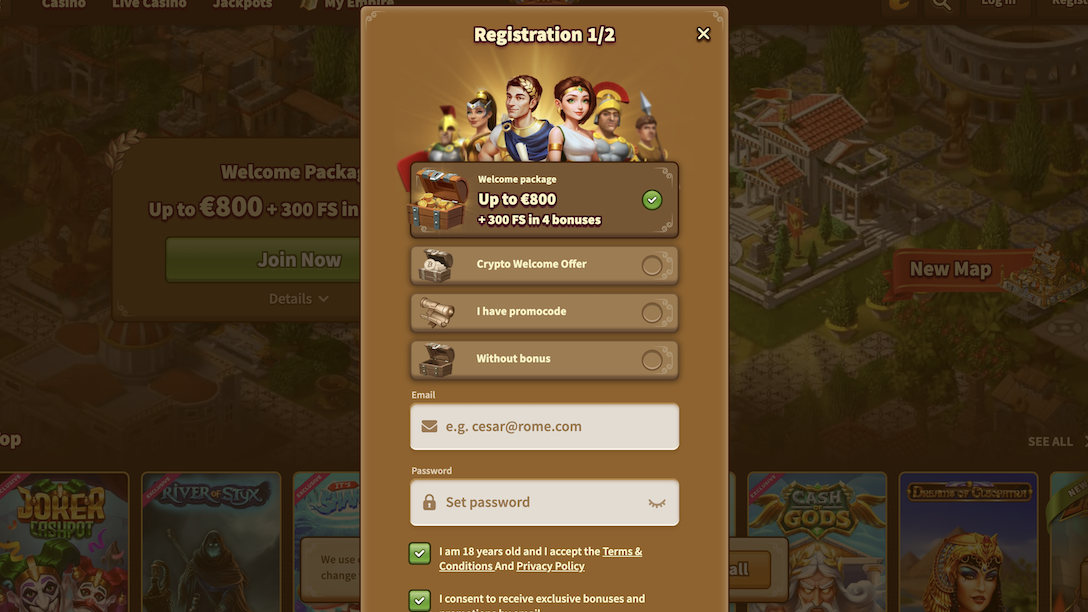Toggle the exclusive bonuses consent checkbox
The image size is (1088, 612).
pos(420,601)
